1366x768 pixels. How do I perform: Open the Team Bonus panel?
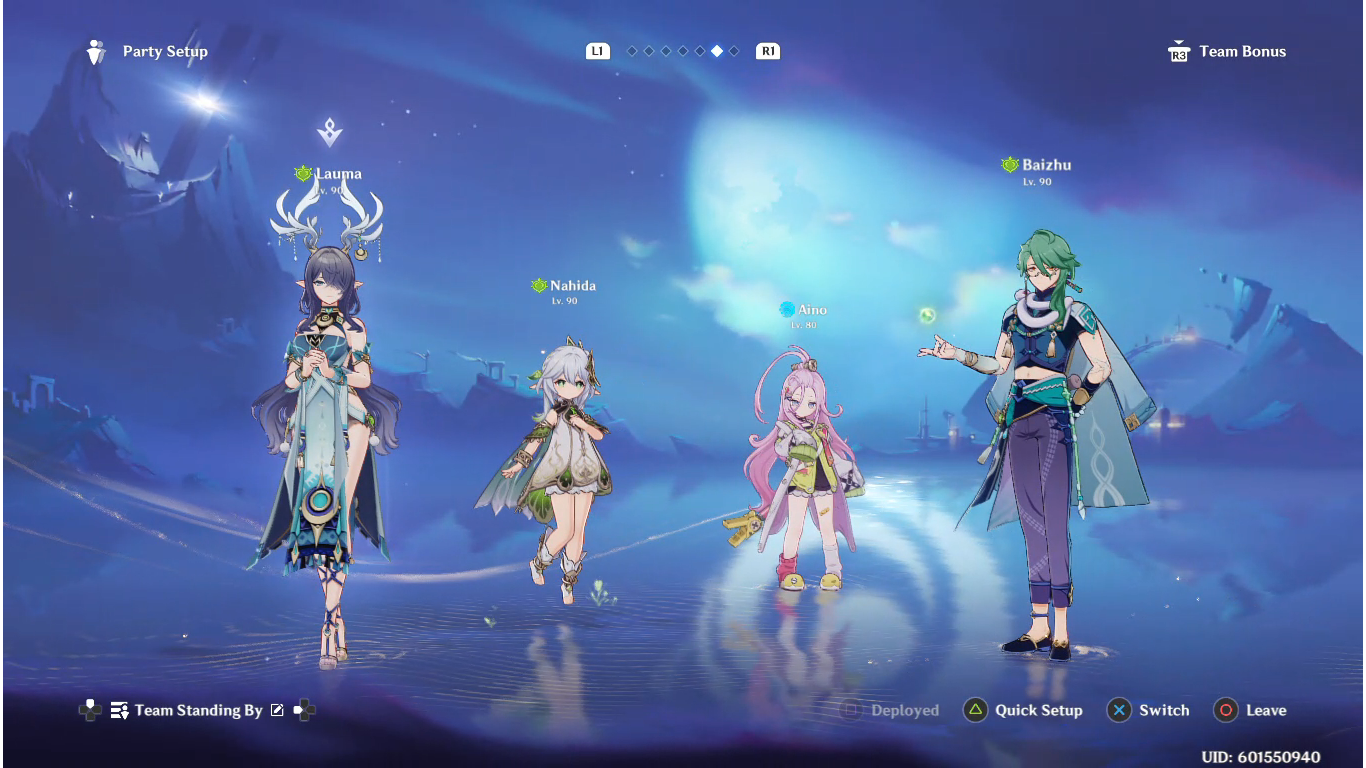tap(1228, 52)
